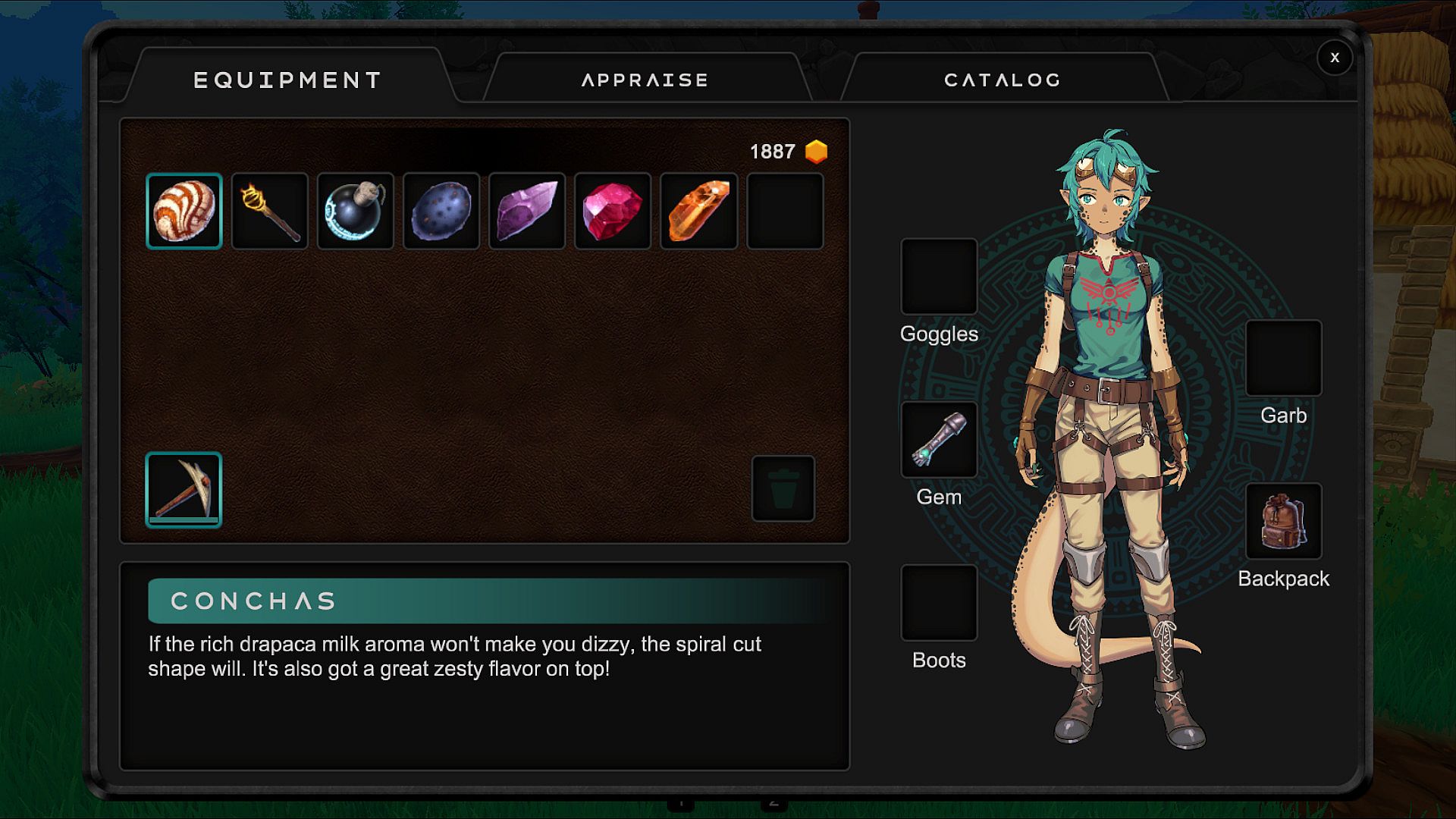The image size is (1456, 819).
Task: Select the empty Boots equipment slot
Action: (939, 603)
